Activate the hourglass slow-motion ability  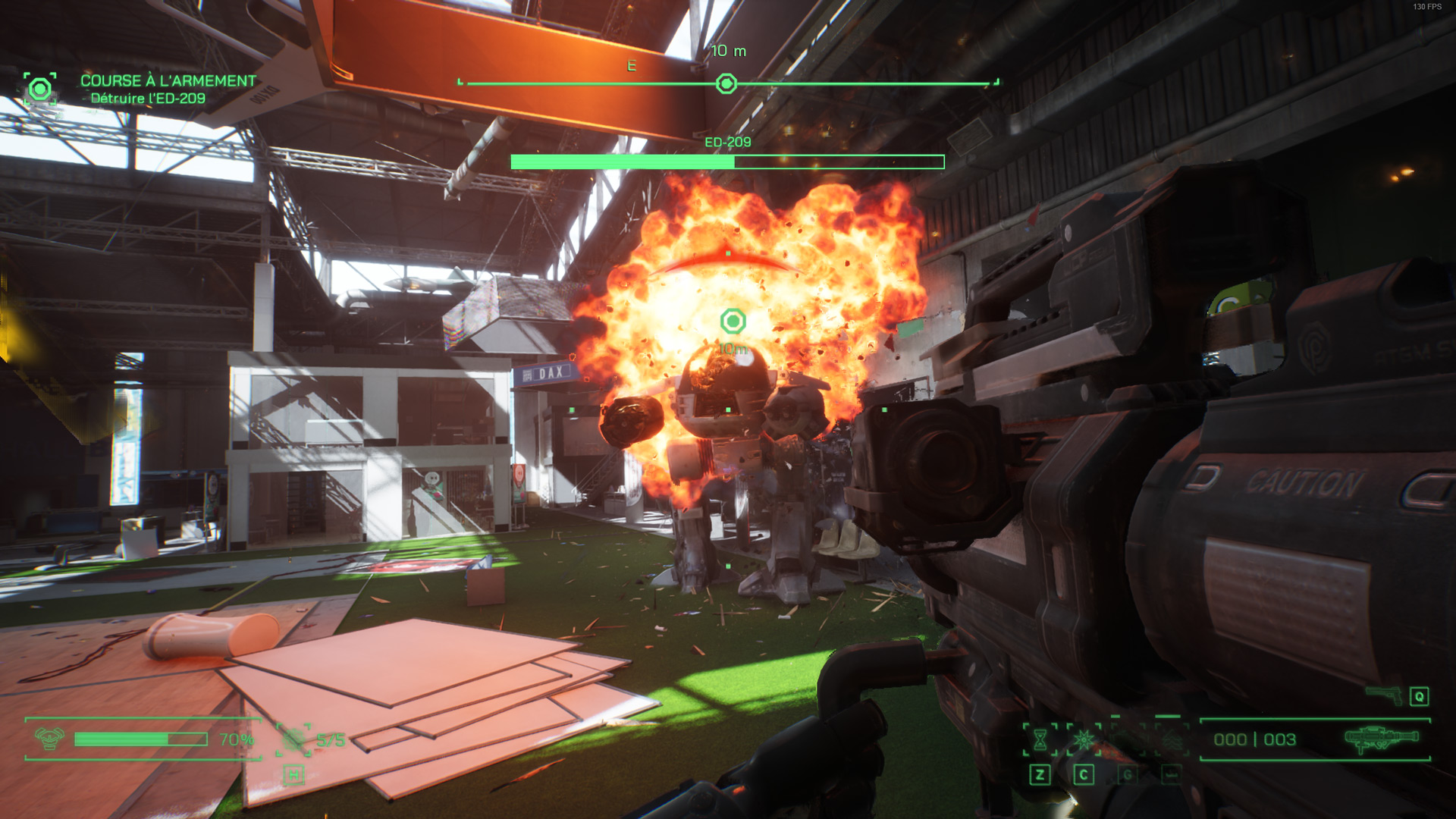pos(1040,739)
